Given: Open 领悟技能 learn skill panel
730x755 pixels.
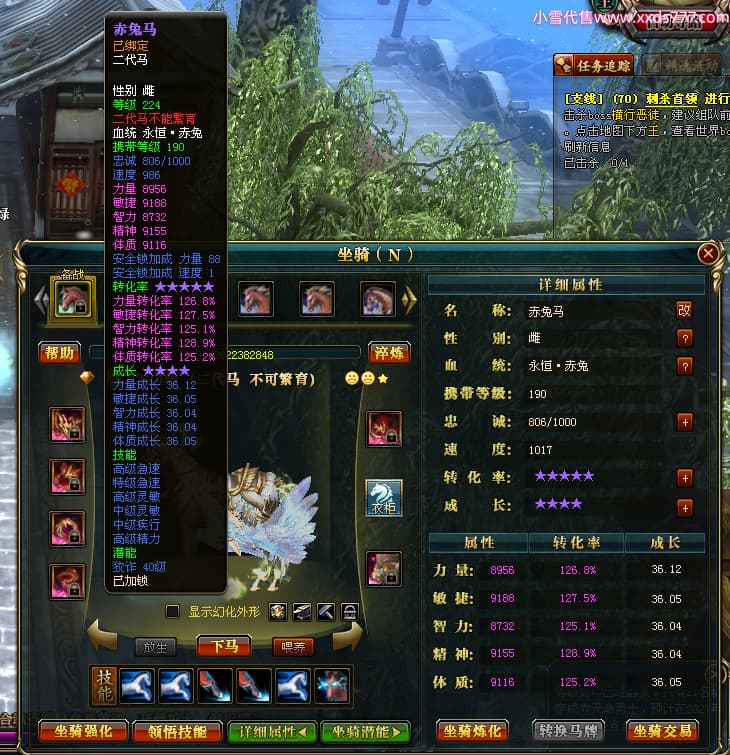Looking at the screenshot, I should point(177,731).
